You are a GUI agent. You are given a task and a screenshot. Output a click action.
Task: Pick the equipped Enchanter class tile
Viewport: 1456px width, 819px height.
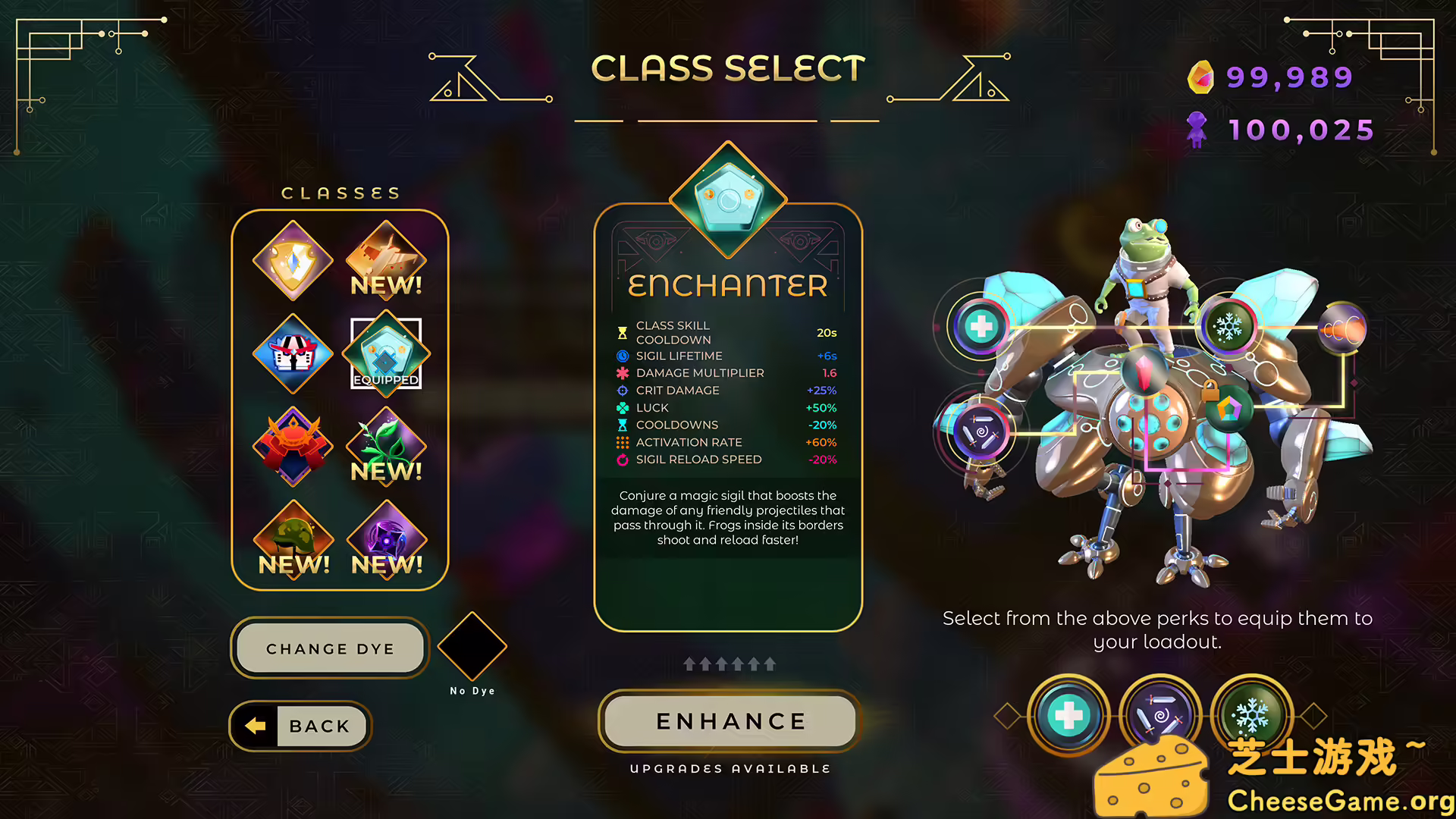click(386, 353)
